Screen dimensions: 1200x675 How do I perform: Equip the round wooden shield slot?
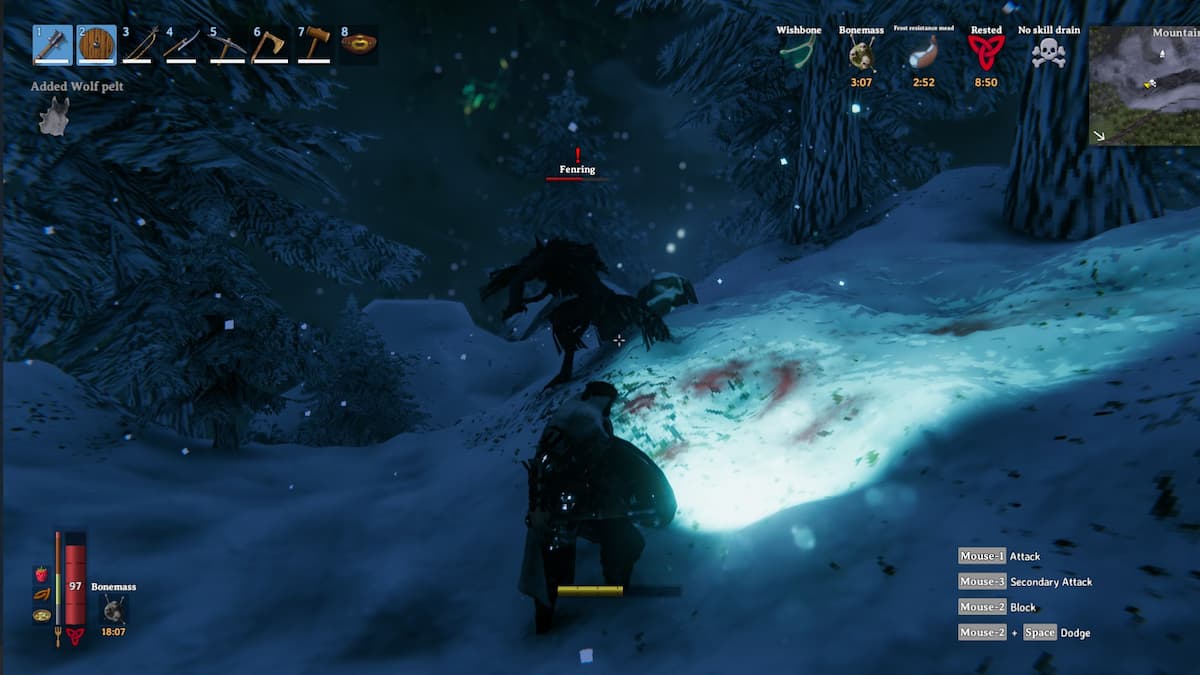click(97, 45)
